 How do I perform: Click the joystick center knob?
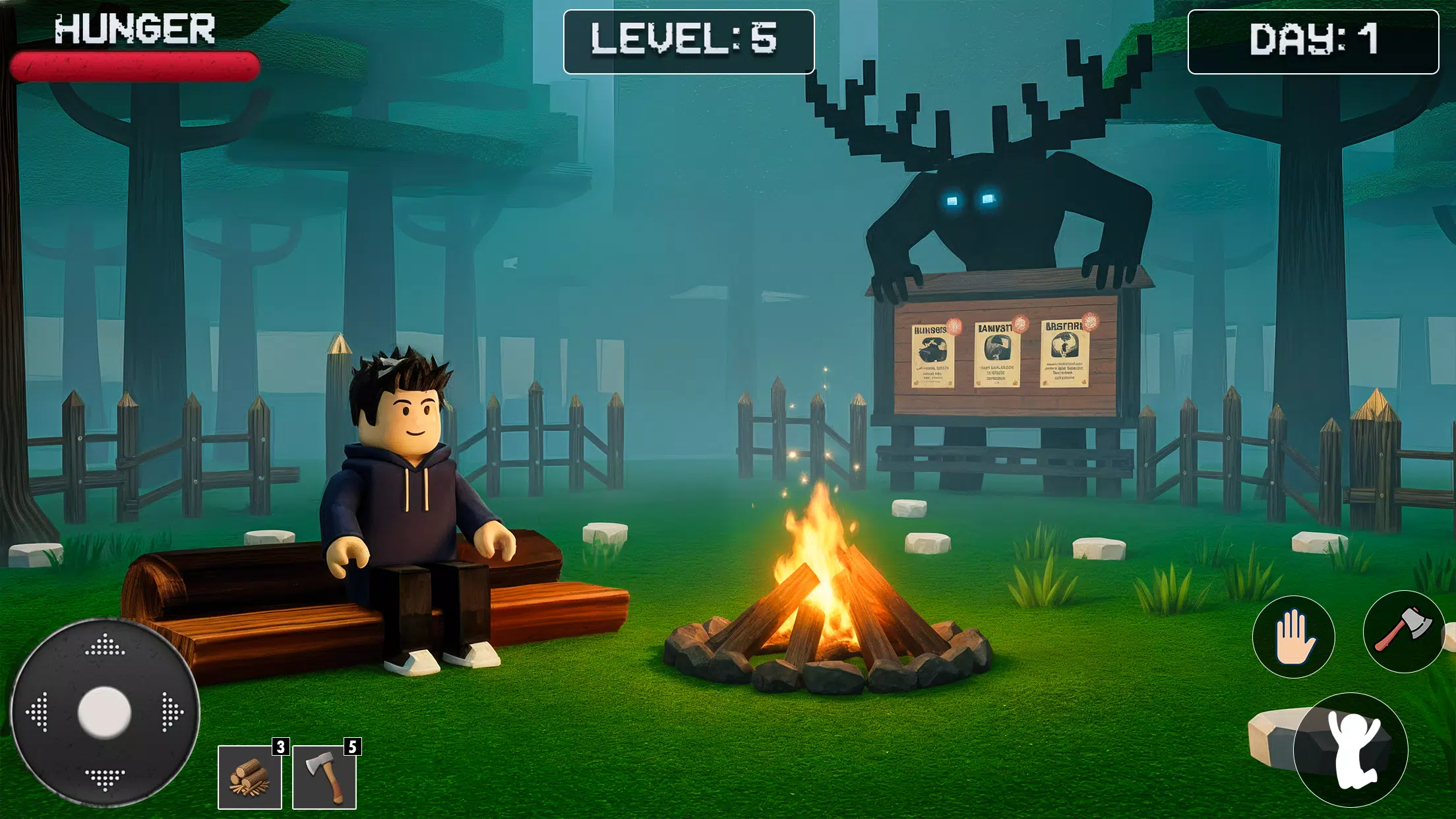(105, 712)
